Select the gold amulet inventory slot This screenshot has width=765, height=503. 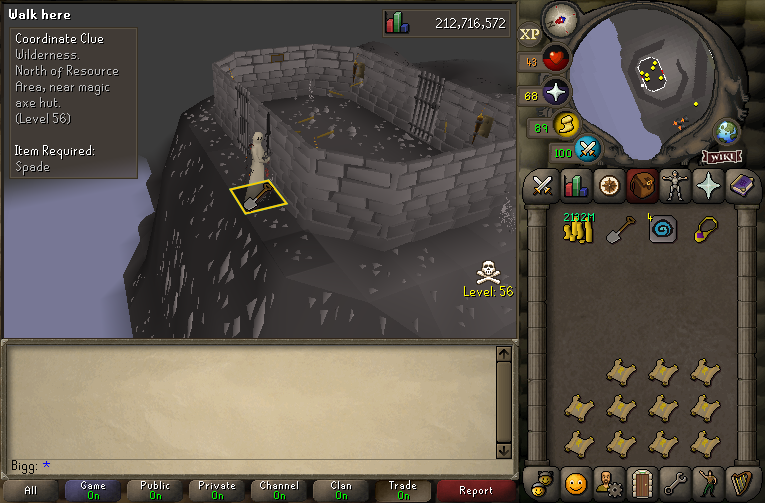(x=706, y=230)
